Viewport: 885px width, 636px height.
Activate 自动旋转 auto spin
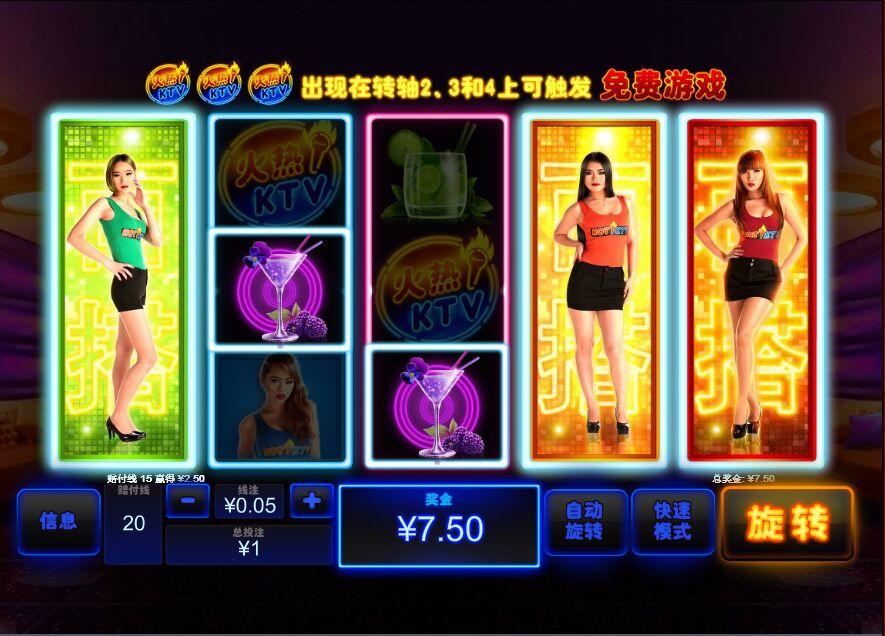(x=585, y=522)
